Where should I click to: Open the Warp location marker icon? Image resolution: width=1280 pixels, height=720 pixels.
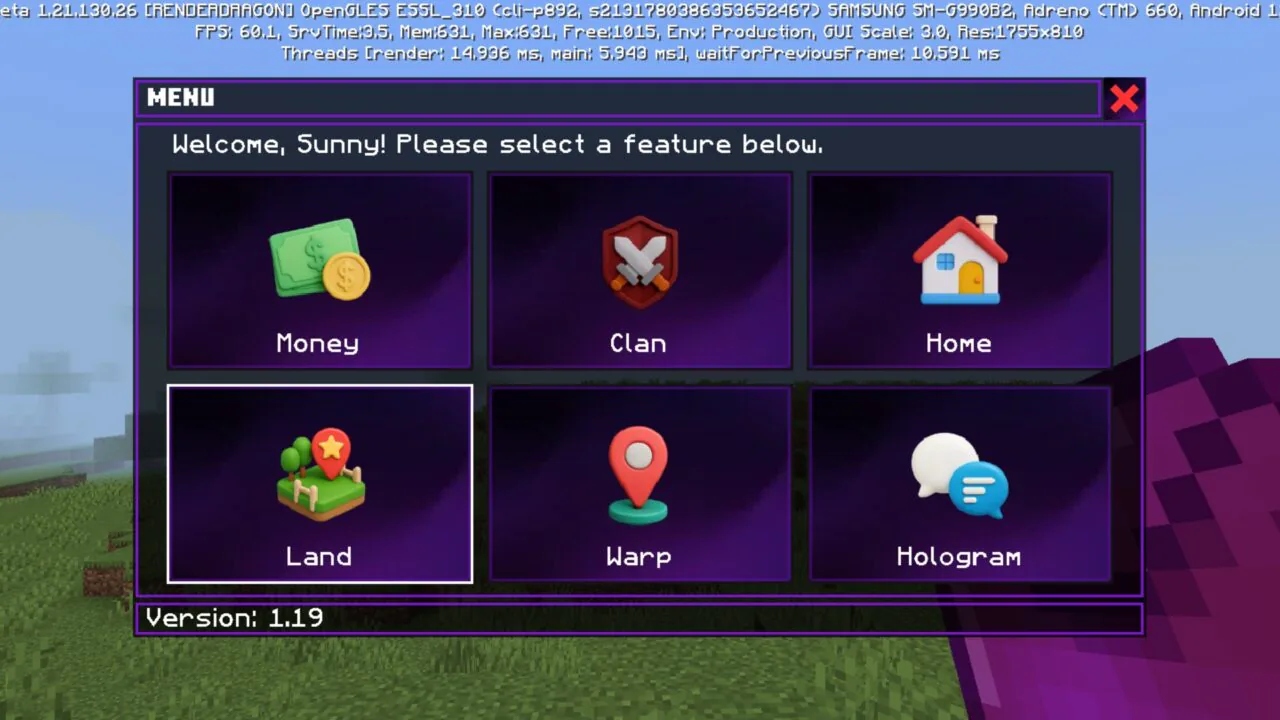(x=639, y=475)
